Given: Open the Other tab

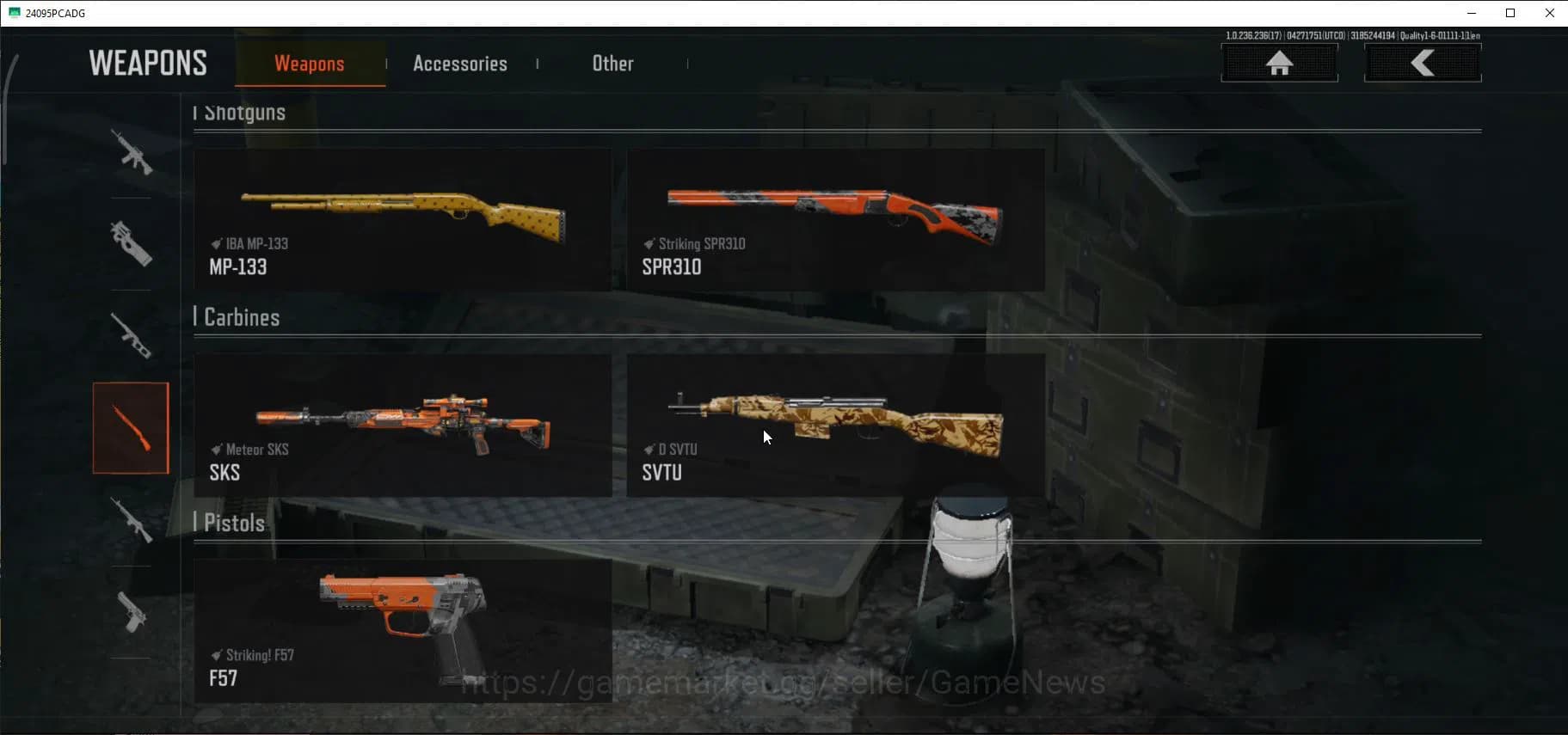Looking at the screenshot, I should pyautogui.click(x=612, y=63).
